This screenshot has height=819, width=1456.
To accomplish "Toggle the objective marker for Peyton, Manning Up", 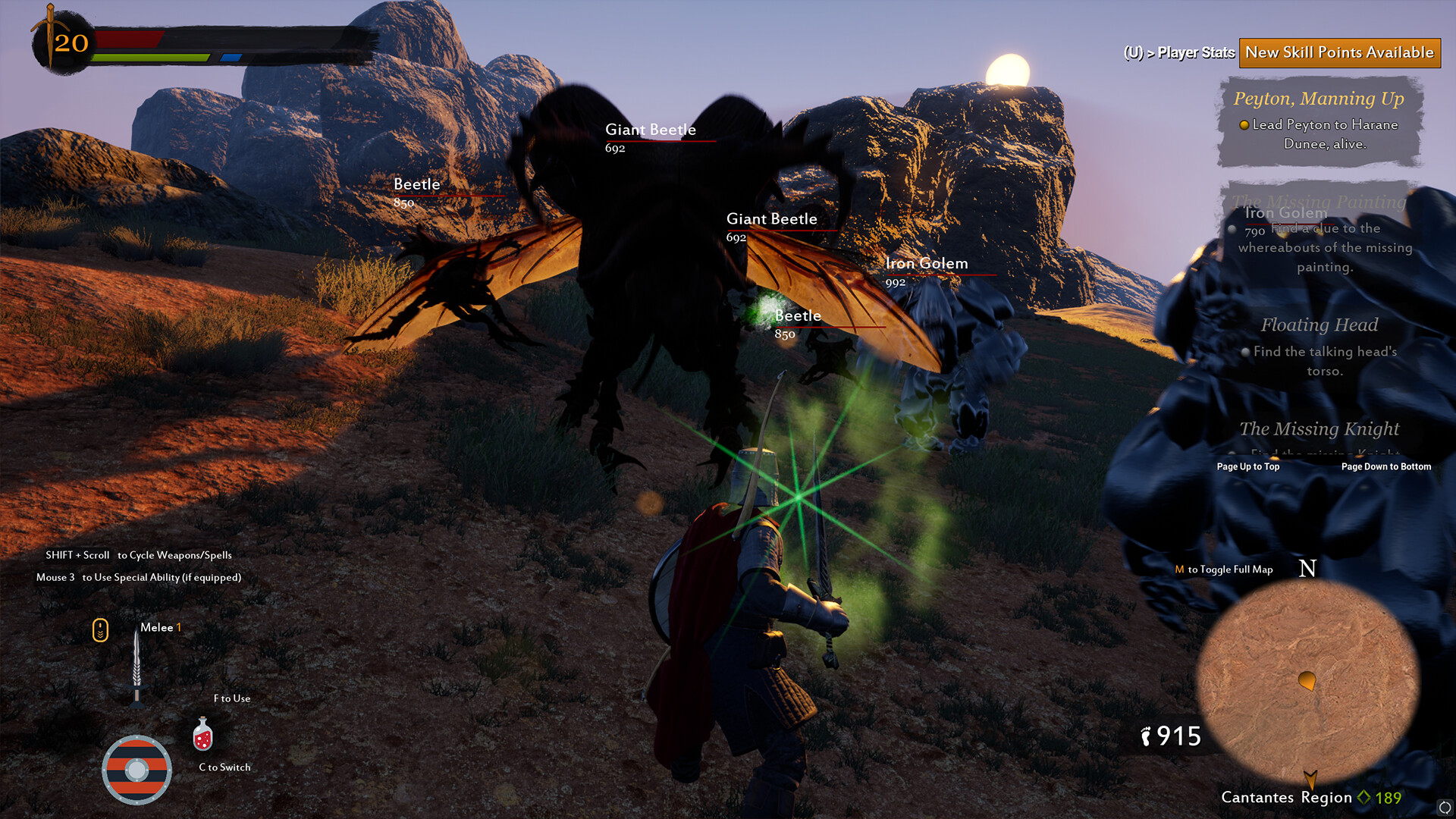I will (x=1243, y=124).
